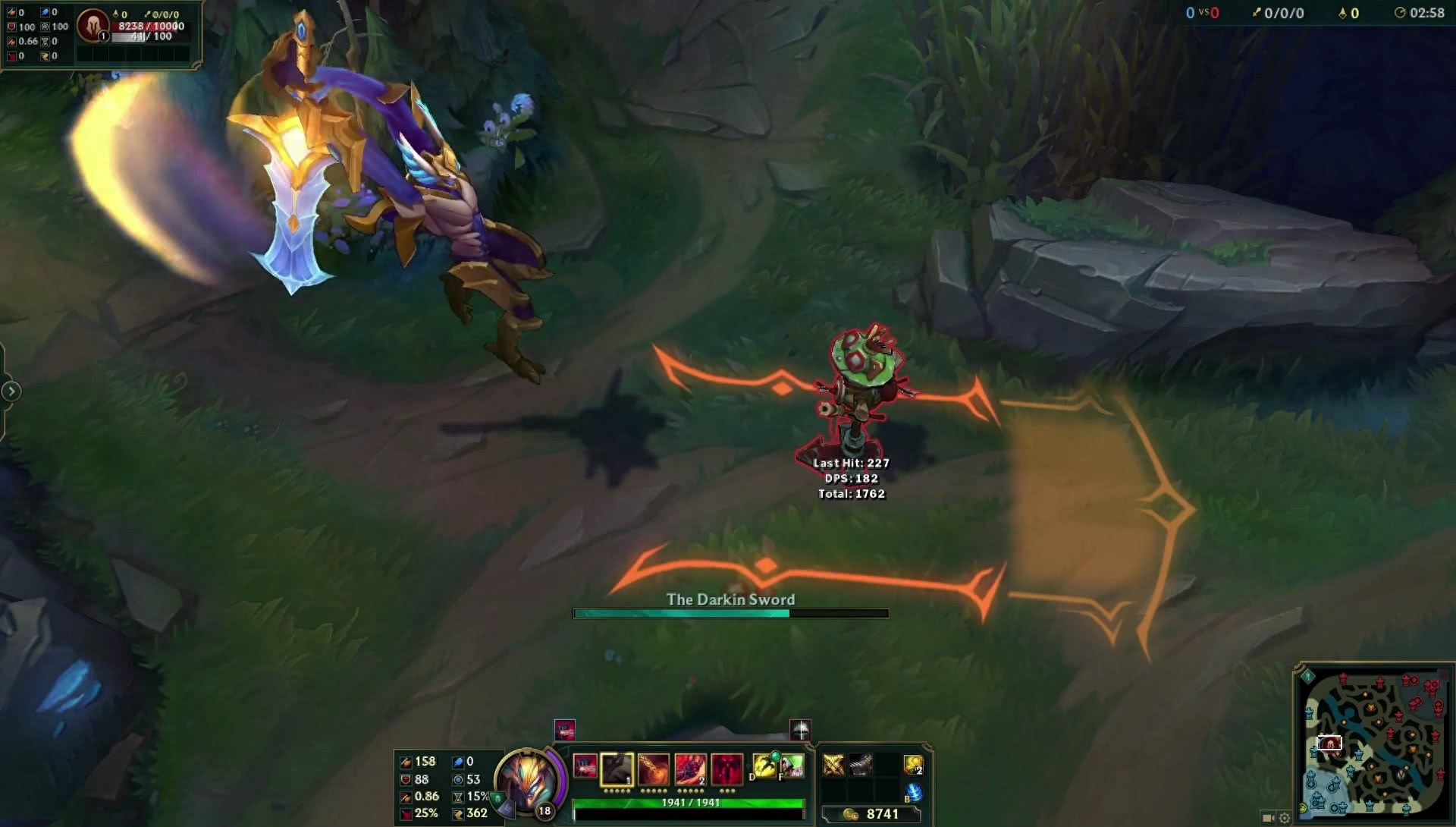Click the white sword buff icon
Viewport: 1456px width, 827px height.
(x=801, y=729)
